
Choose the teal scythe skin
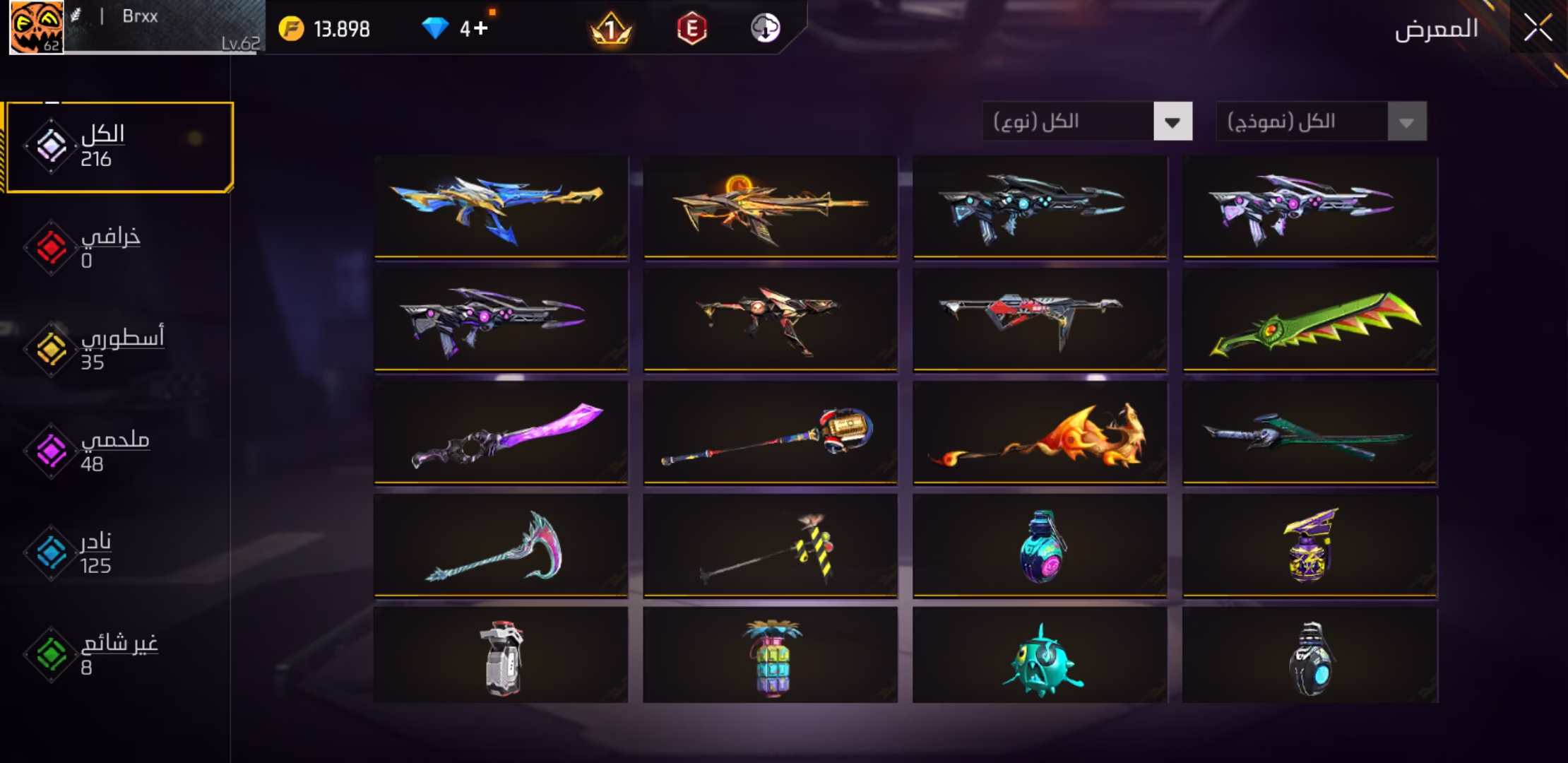click(501, 546)
